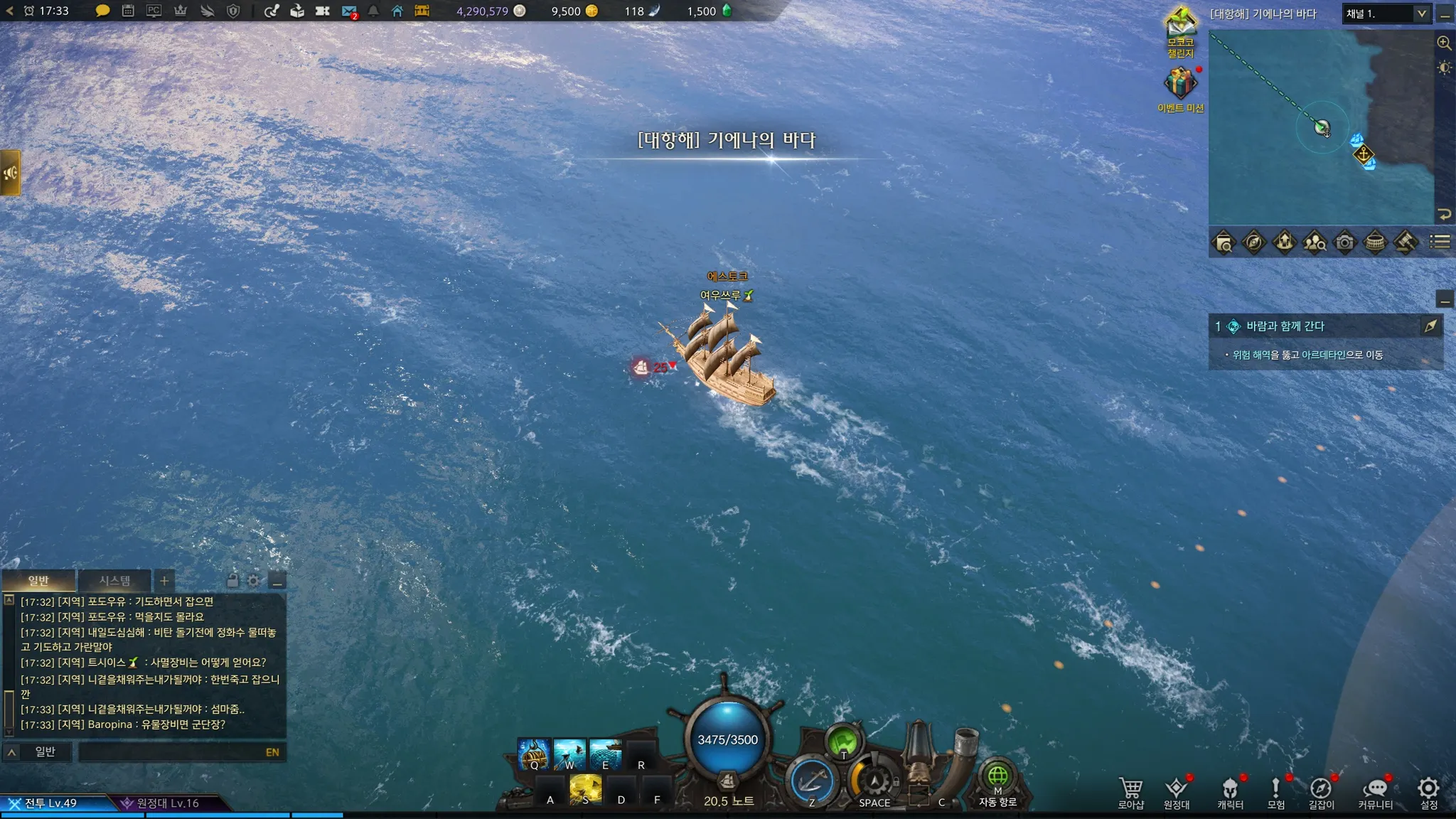Zoom the minimap with magnifier button
This screenshot has height=819, width=1456.
(1444, 43)
